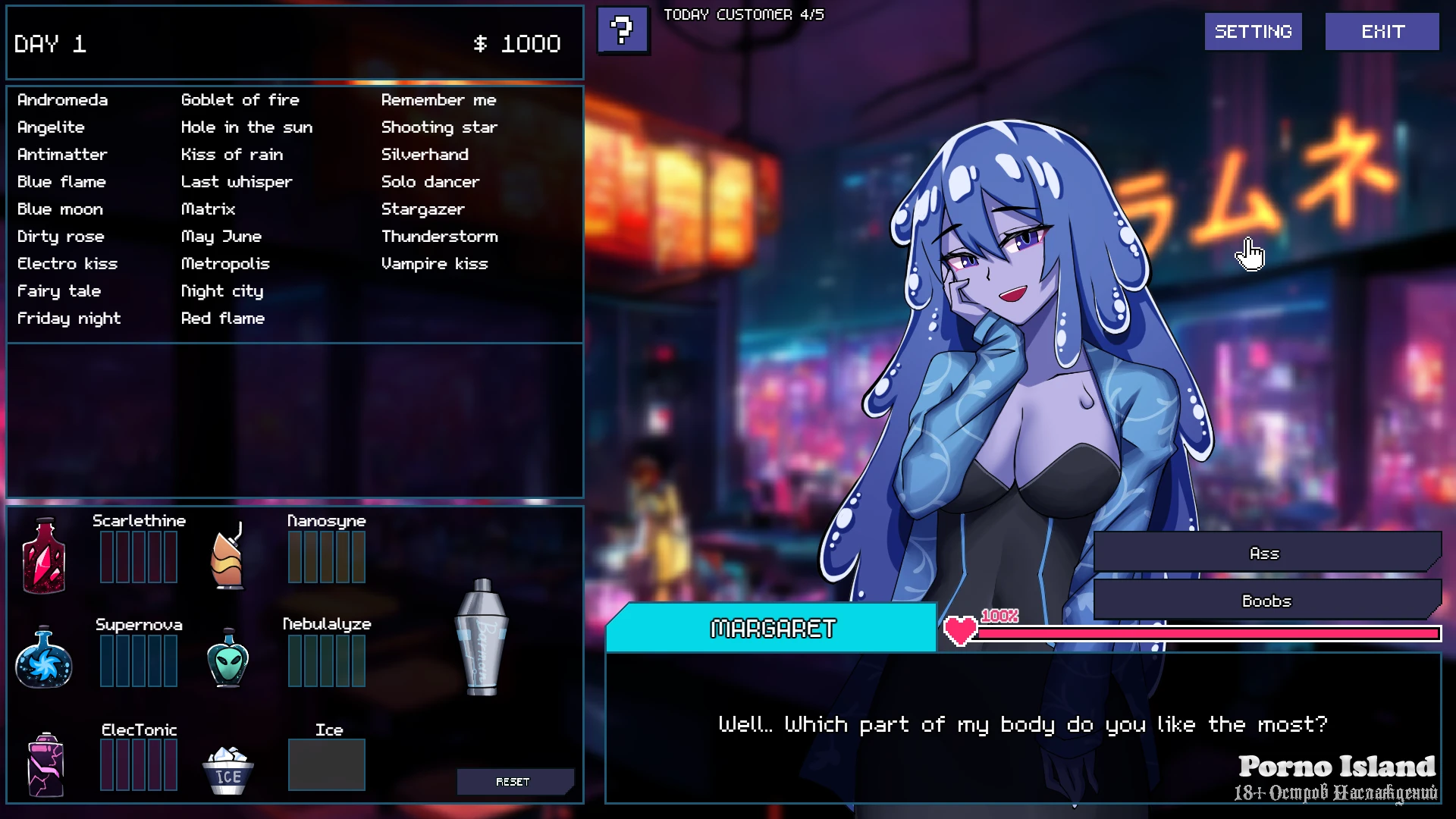1456x819 pixels.
Task: Add the orange Nanosyne ingredient
Action: 227,557
